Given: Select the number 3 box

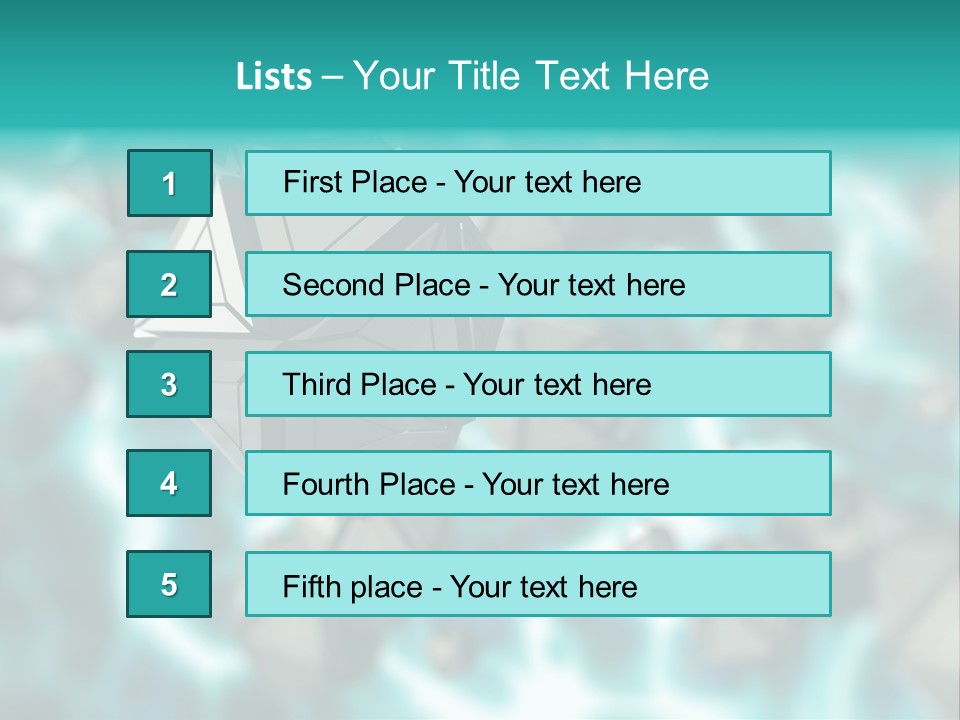Looking at the screenshot, I should [x=169, y=384].
